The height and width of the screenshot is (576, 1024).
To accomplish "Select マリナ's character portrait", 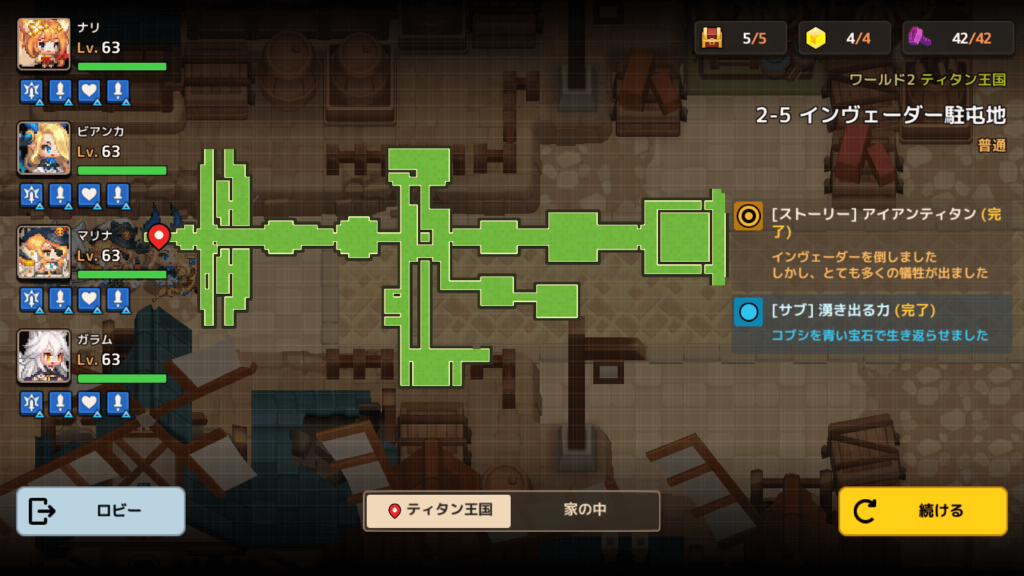I will (44, 252).
